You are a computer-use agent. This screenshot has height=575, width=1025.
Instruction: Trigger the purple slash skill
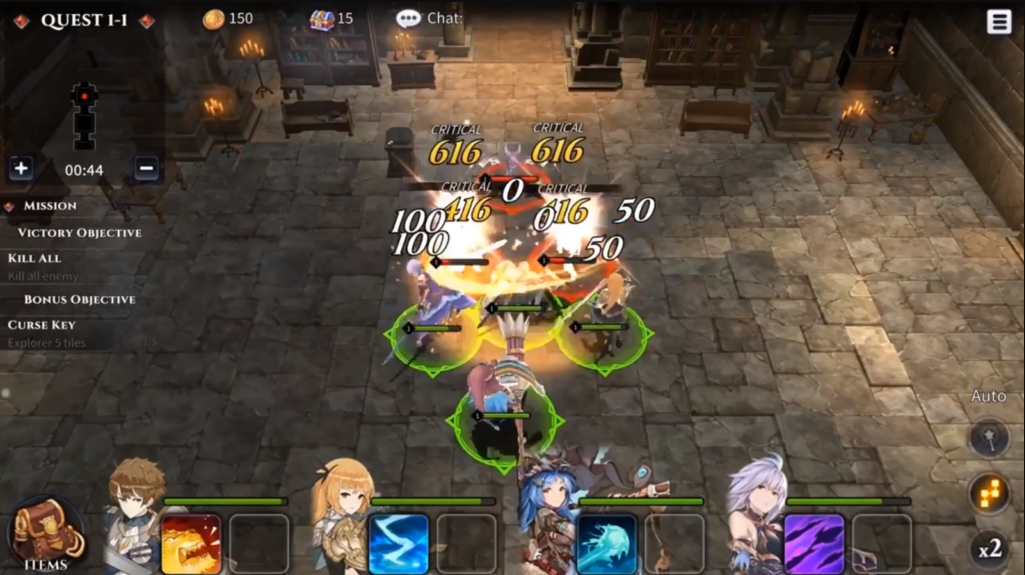coord(814,543)
